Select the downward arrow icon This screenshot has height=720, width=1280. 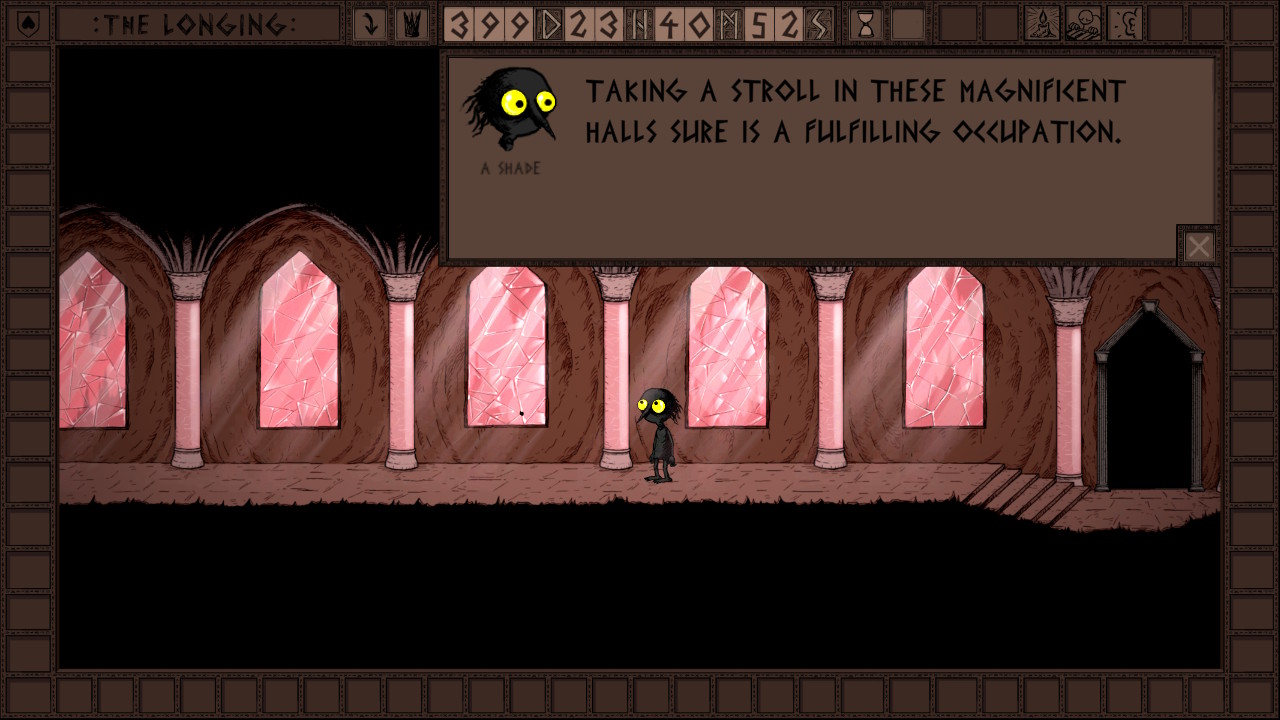370,24
